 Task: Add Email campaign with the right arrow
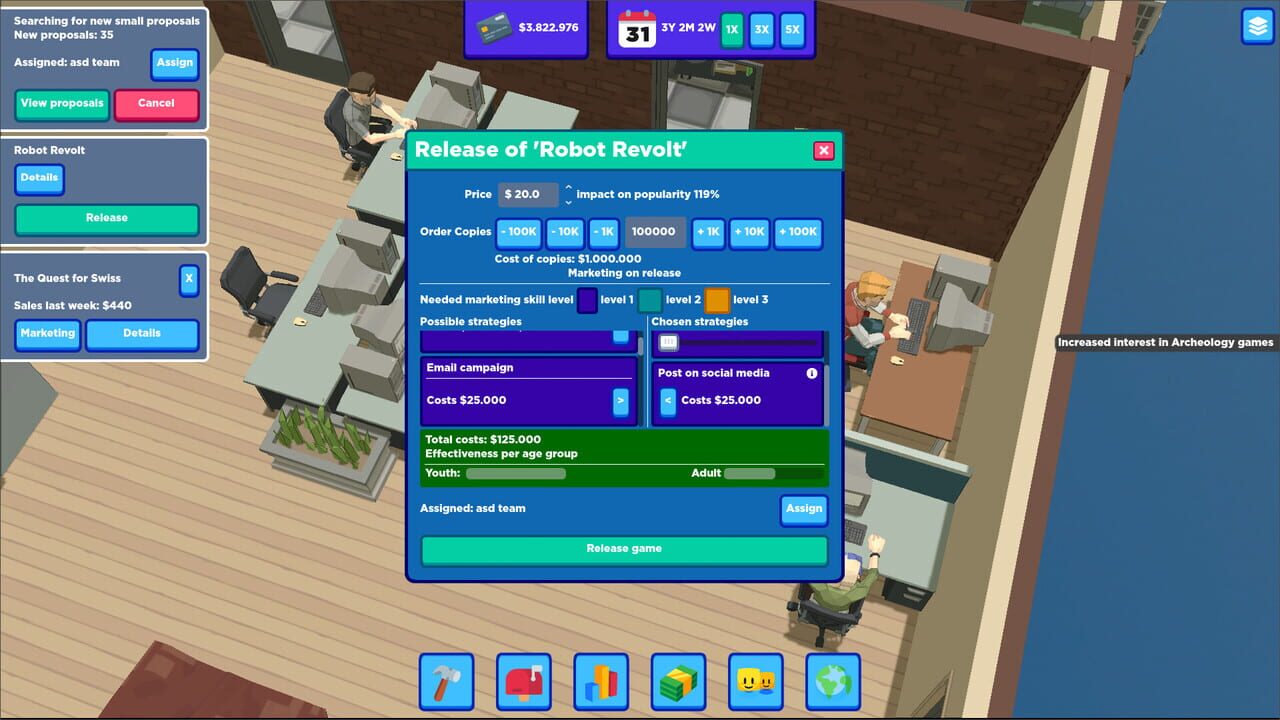click(622, 399)
